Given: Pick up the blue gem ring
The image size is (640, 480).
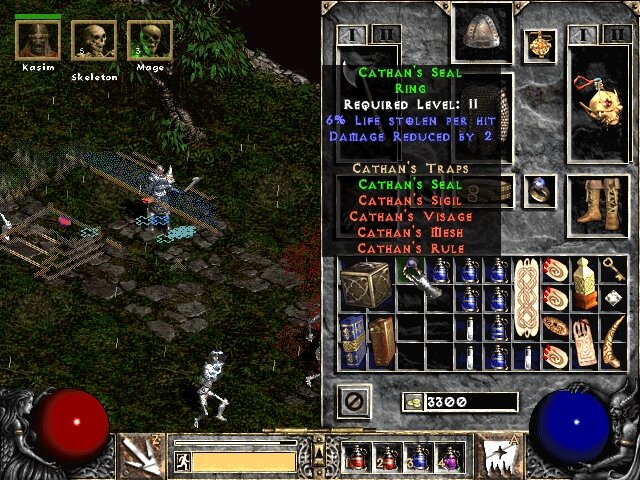Looking at the screenshot, I should 541,190.
